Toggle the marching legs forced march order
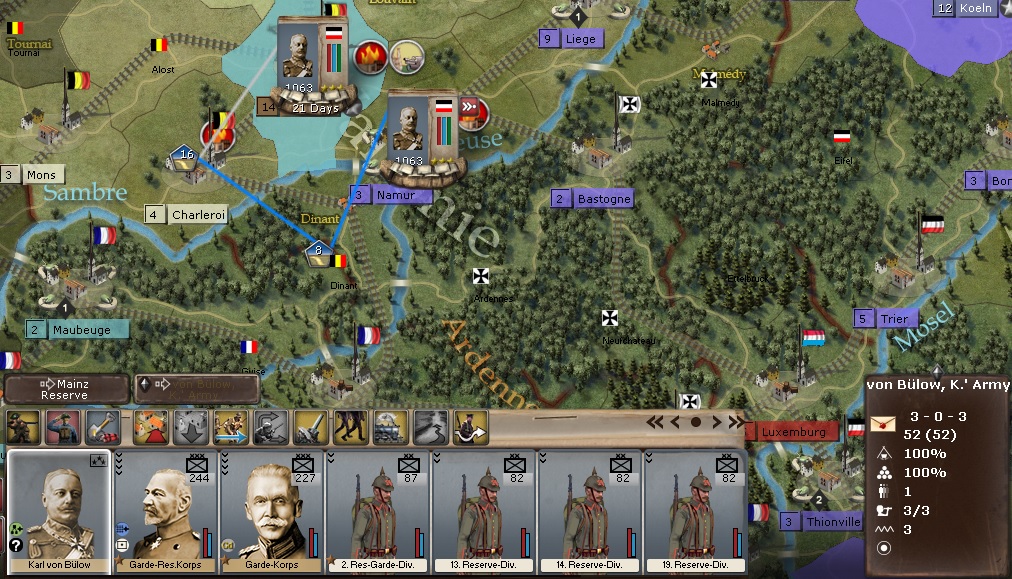The image size is (1012, 579). click(349, 427)
